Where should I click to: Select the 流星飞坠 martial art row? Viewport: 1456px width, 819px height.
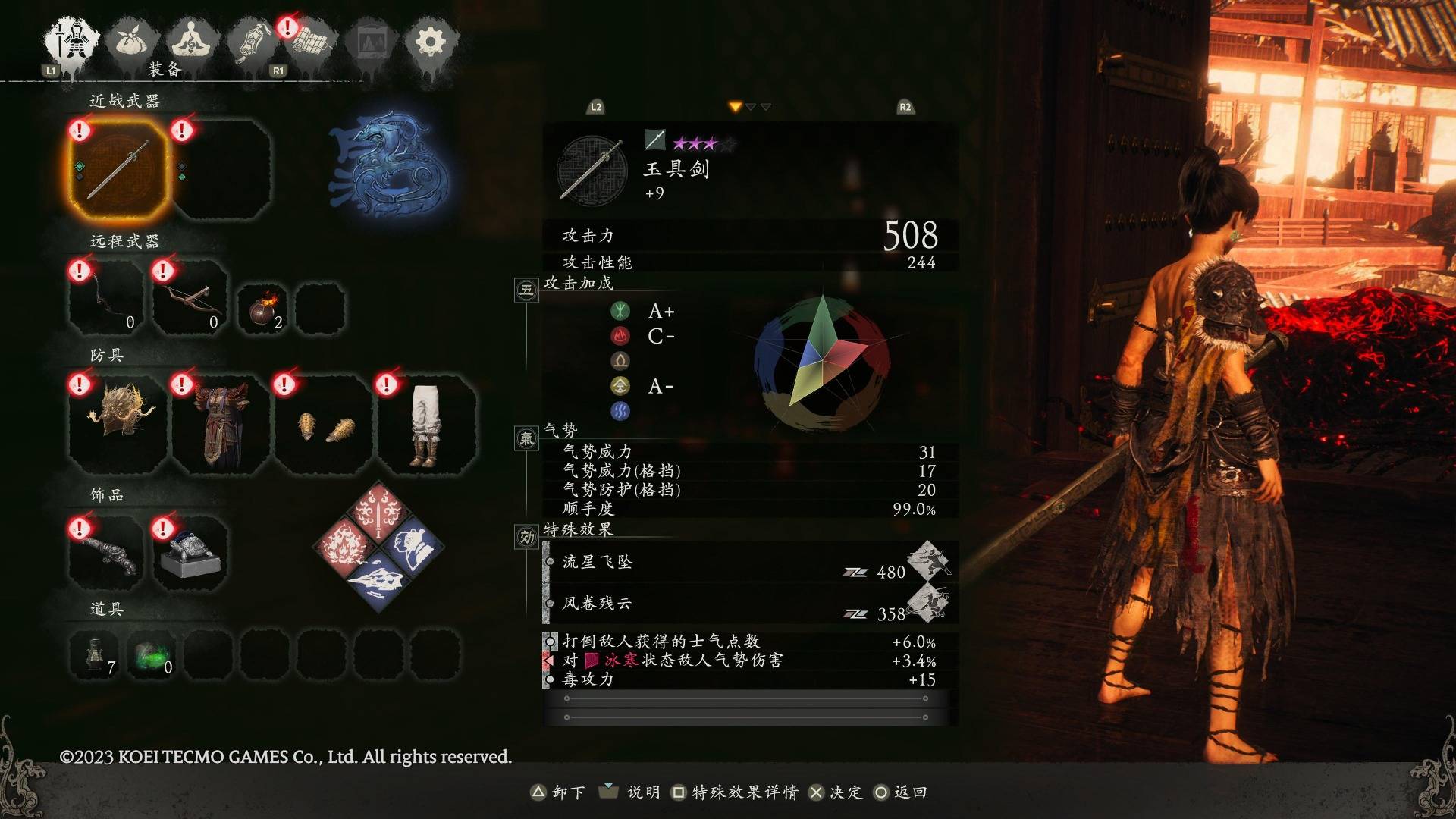click(747, 563)
